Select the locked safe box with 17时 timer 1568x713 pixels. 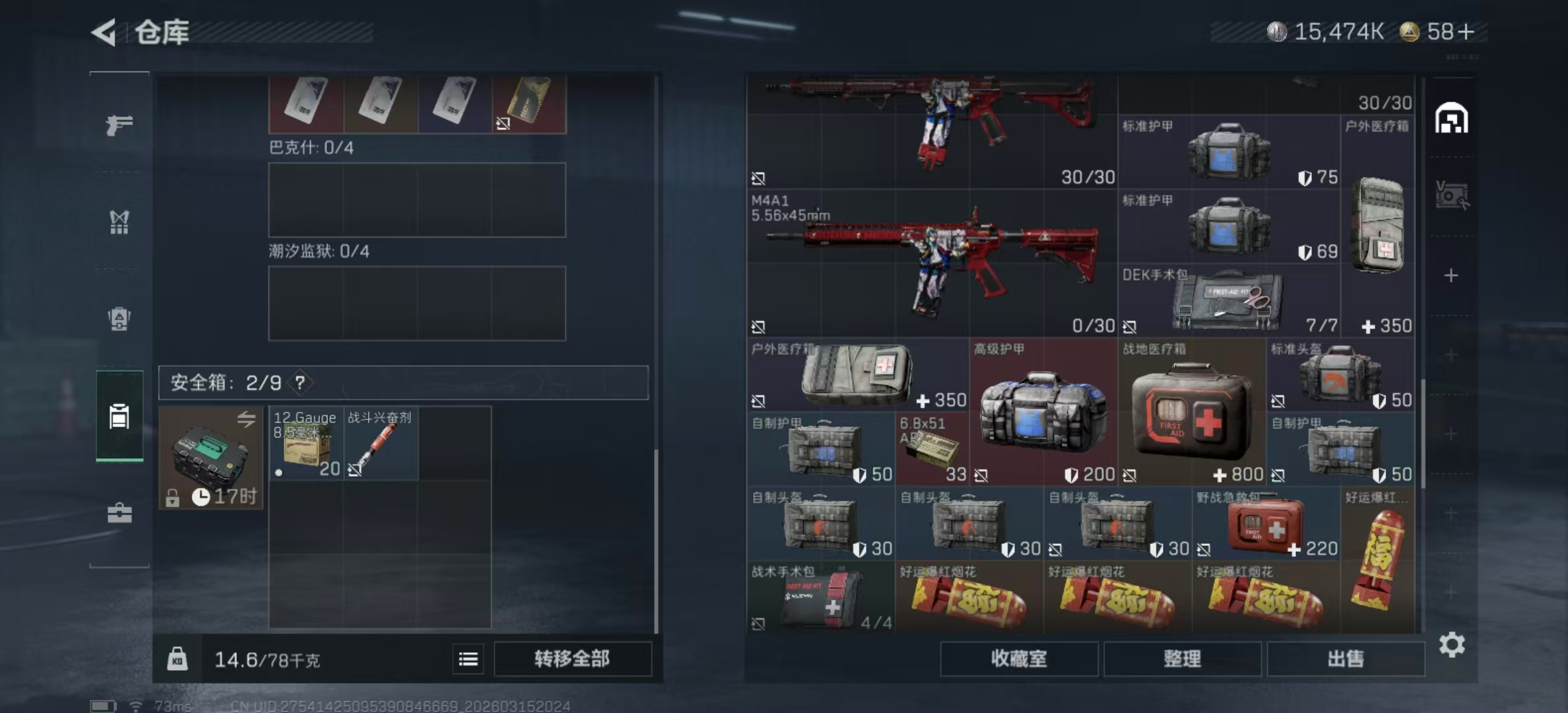click(210, 459)
